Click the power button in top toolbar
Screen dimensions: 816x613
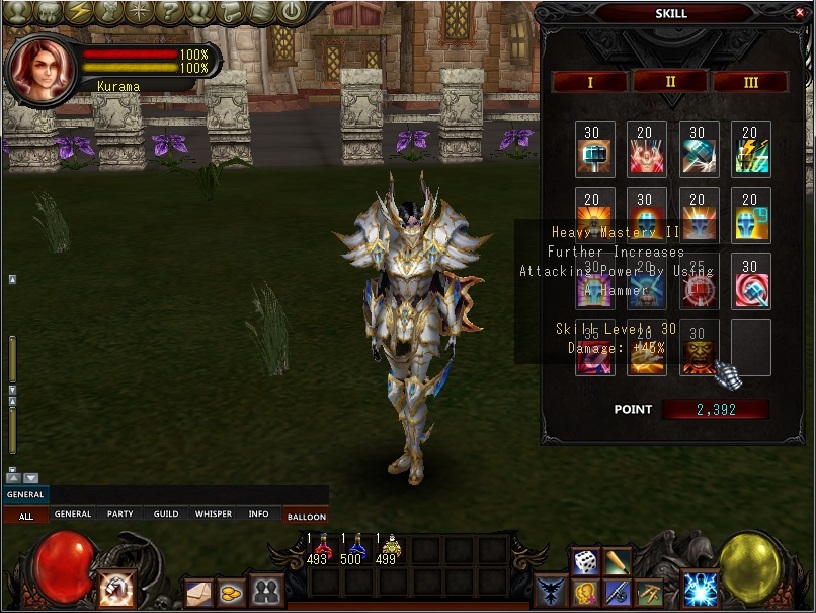pyautogui.click(x=290, y=12)
